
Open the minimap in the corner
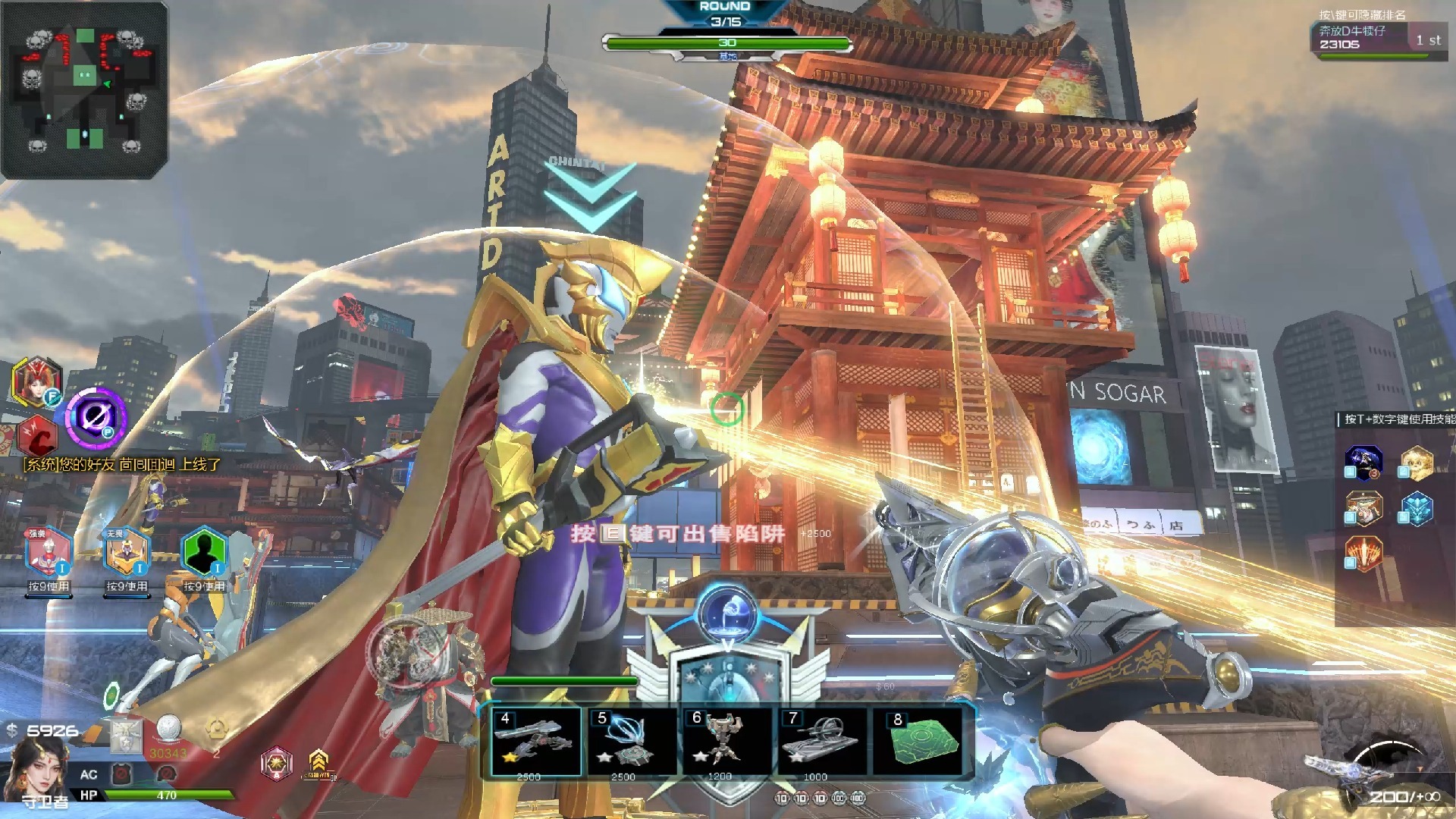(84, 89)
